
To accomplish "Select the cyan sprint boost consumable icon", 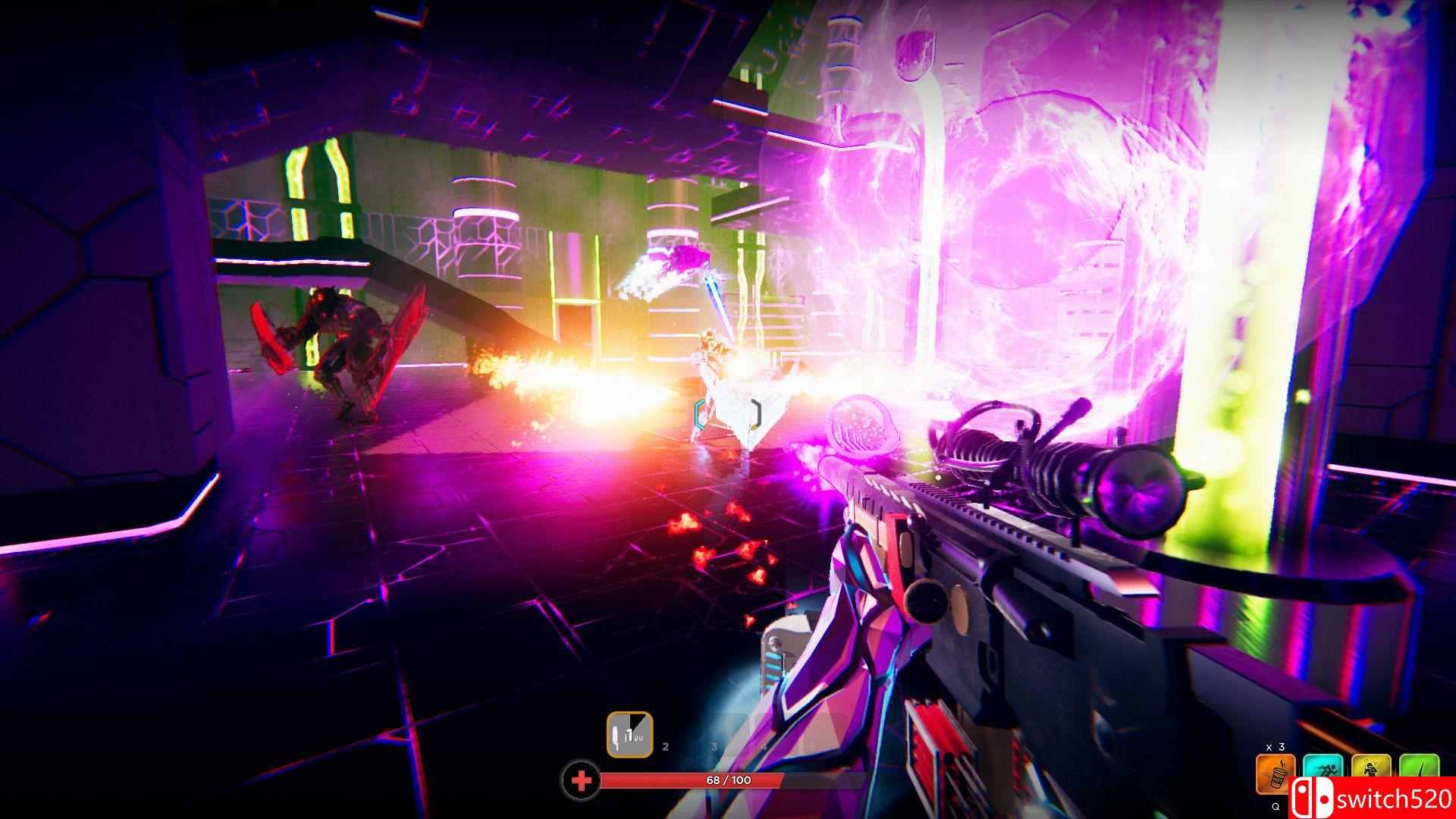I will (1323, 769).
